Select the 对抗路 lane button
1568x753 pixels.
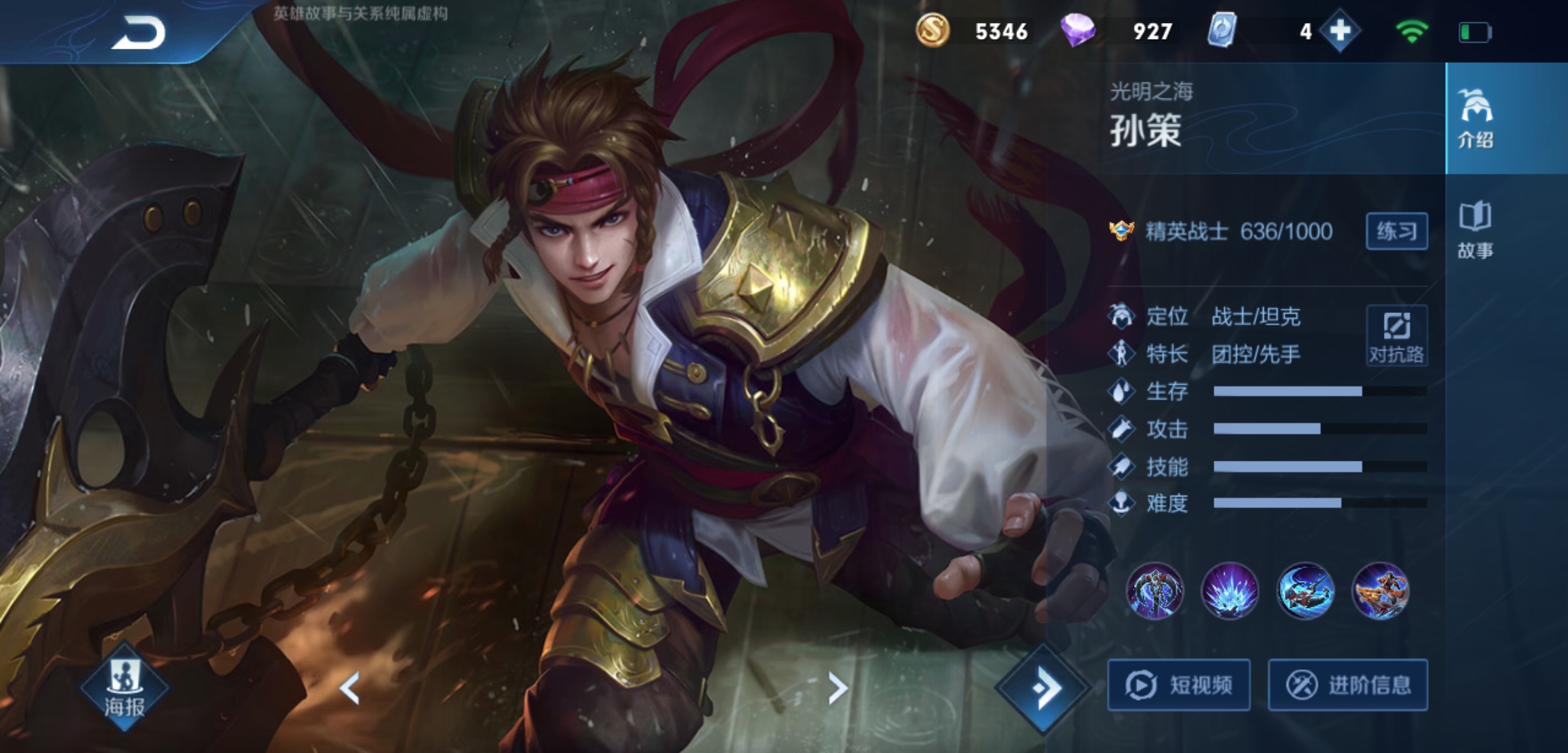click(1396, 335)
